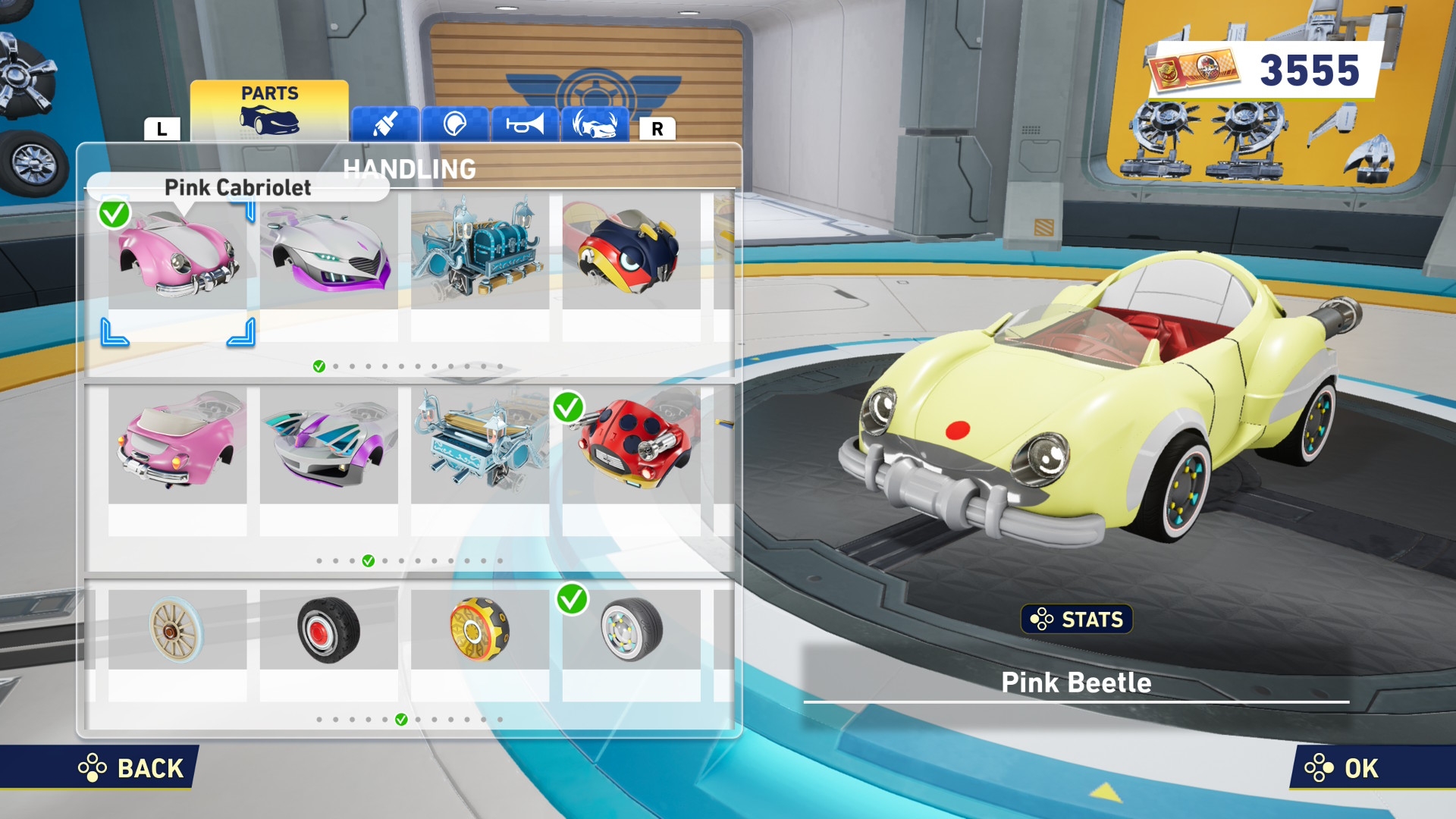Go back with the BACK button
The height and width of the screenshot is (819, 1456).
pos(133,768)
